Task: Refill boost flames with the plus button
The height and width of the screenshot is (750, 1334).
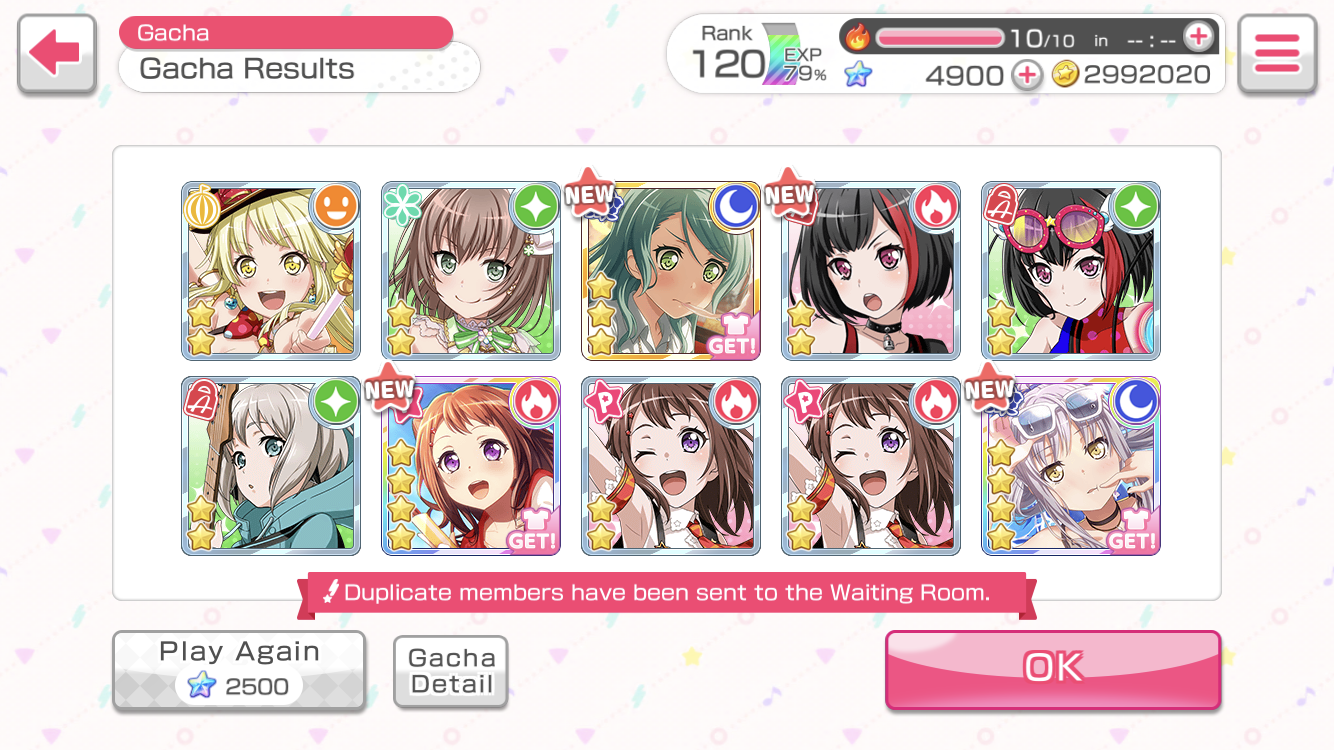Action: click(x=1197, y=38)
